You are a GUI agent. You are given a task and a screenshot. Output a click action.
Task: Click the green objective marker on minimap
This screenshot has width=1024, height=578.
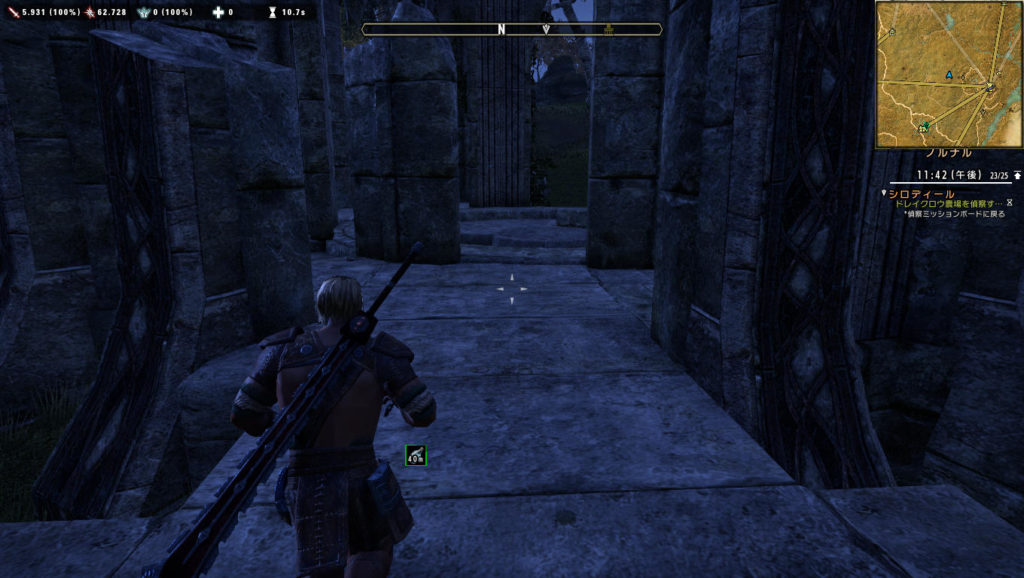[x=925, y=126]
